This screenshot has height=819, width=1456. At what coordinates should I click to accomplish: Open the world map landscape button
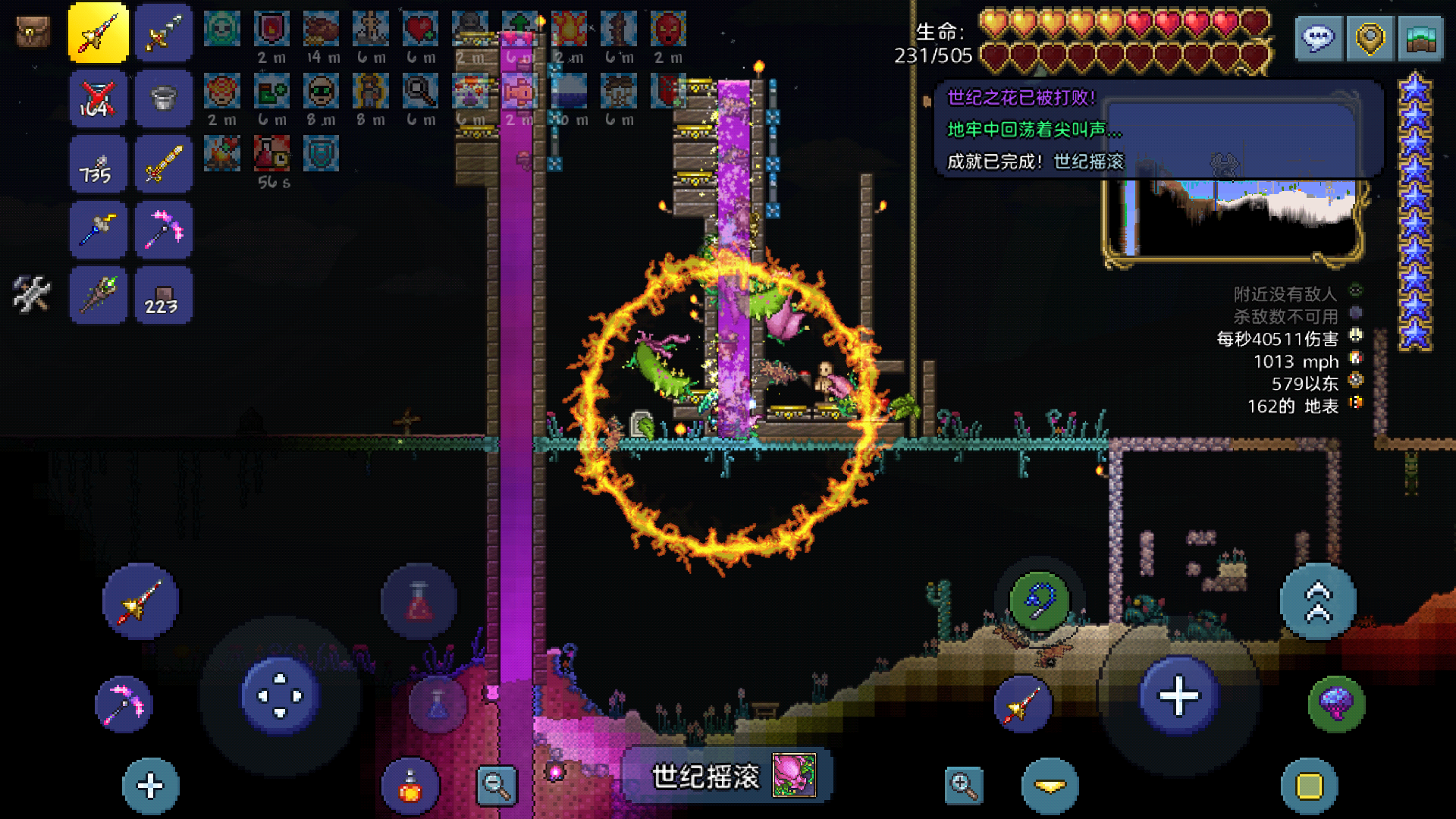[x=1420, y=38]
